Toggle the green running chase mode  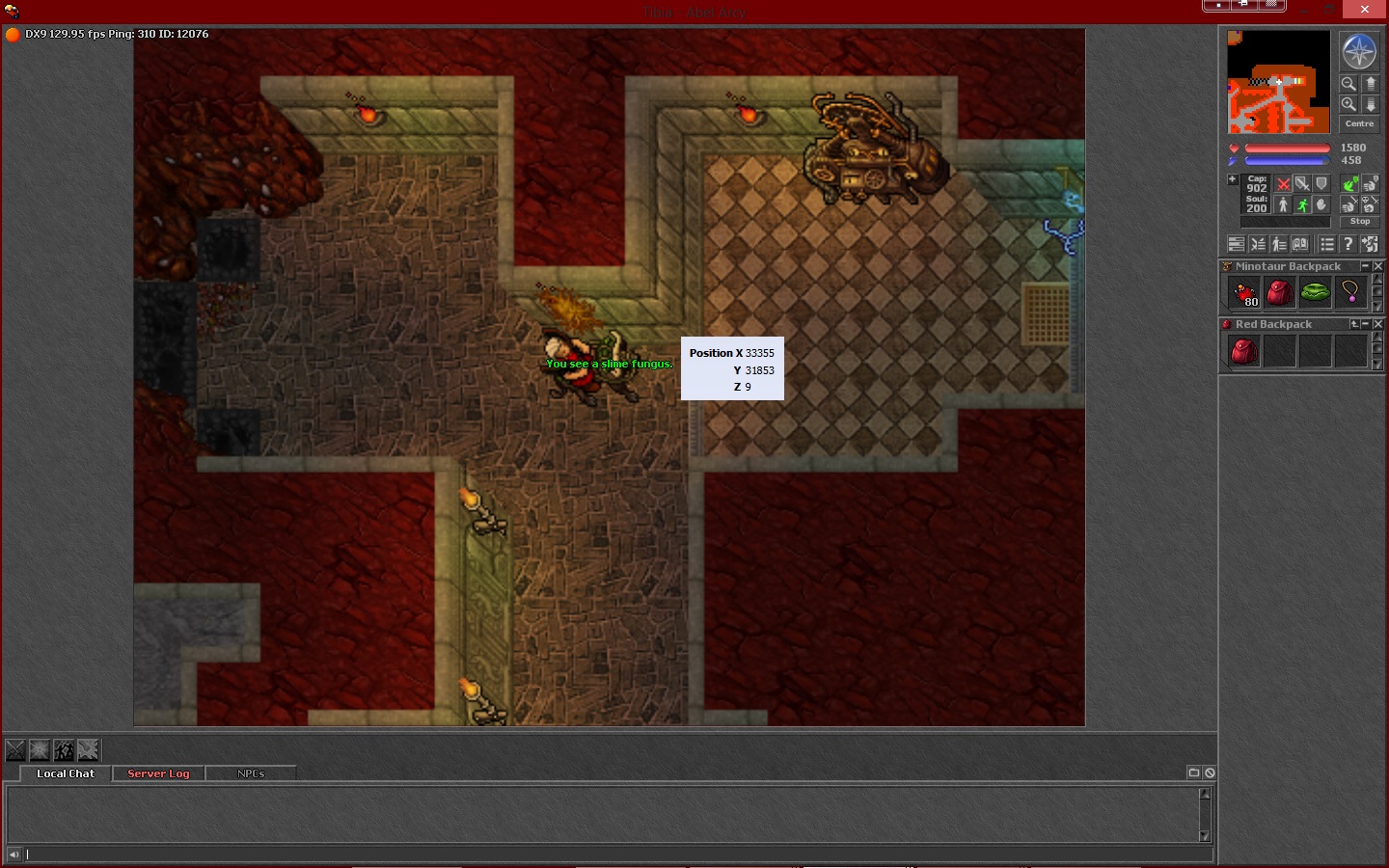(x=1302, y=204)
